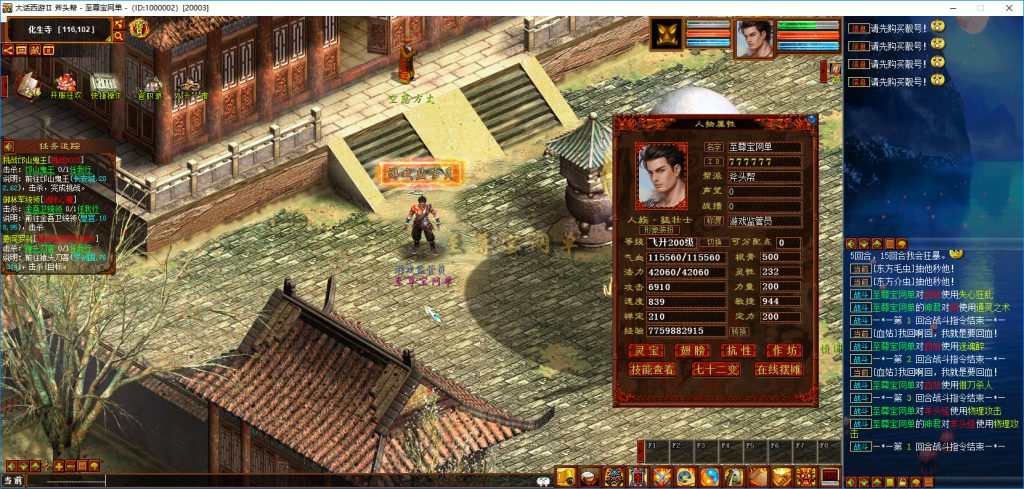Choose the 七十二变 transformation button
The image size is (1024, 489).
click(714, 369)
